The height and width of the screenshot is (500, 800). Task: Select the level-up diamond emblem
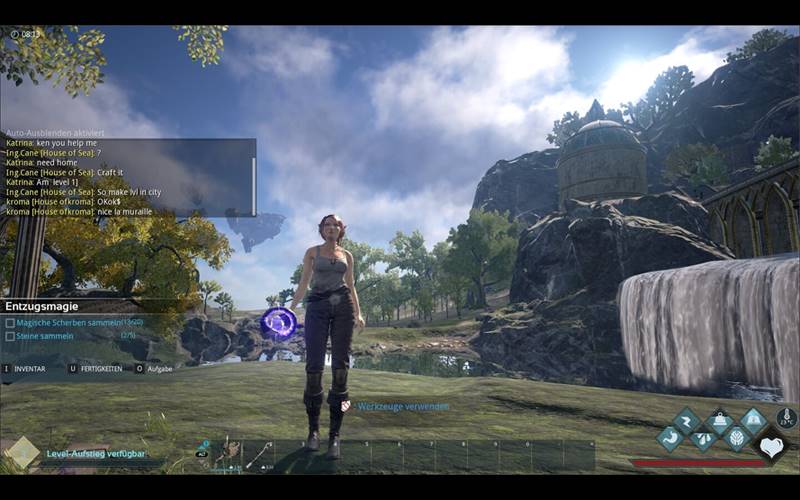point(21,452)
